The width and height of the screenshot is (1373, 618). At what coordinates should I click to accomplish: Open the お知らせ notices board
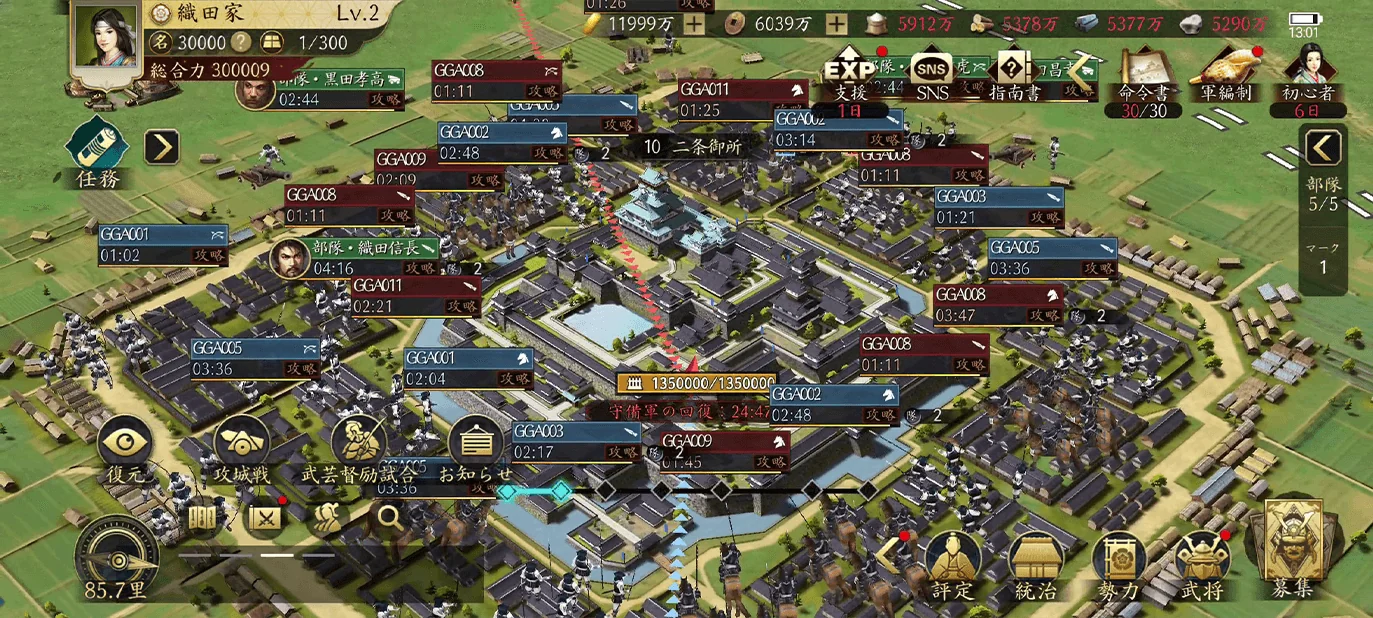pos(476,445)
